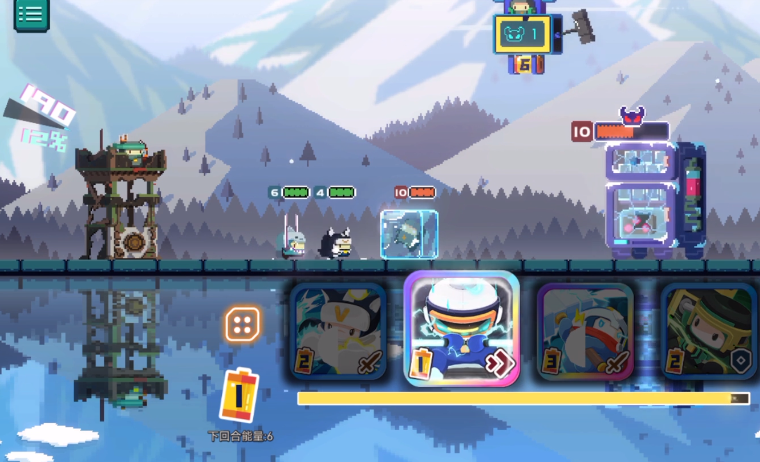
Task: Roll the orange dice button
Action: 242,324
